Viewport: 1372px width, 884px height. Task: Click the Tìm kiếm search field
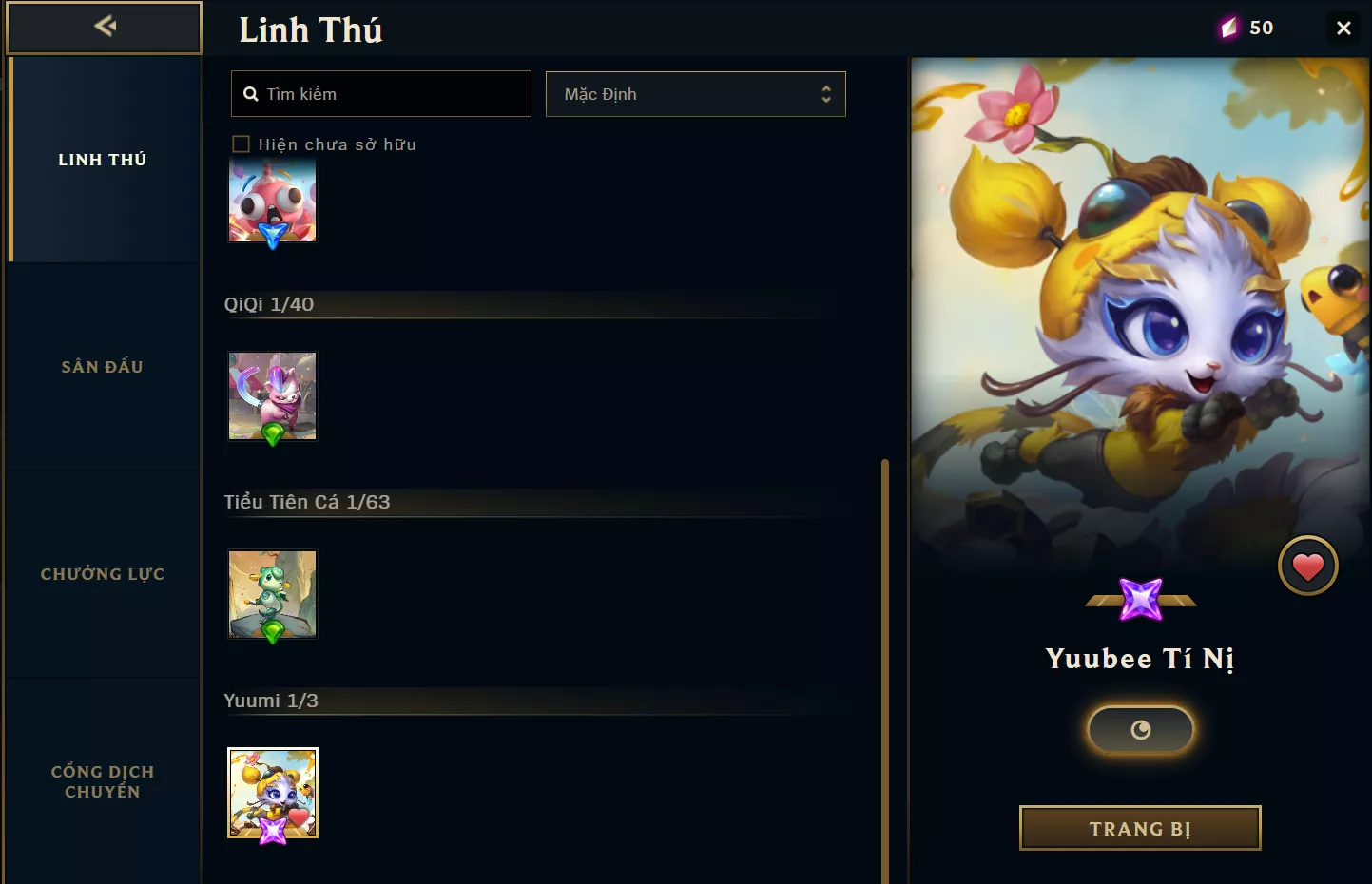380,94
